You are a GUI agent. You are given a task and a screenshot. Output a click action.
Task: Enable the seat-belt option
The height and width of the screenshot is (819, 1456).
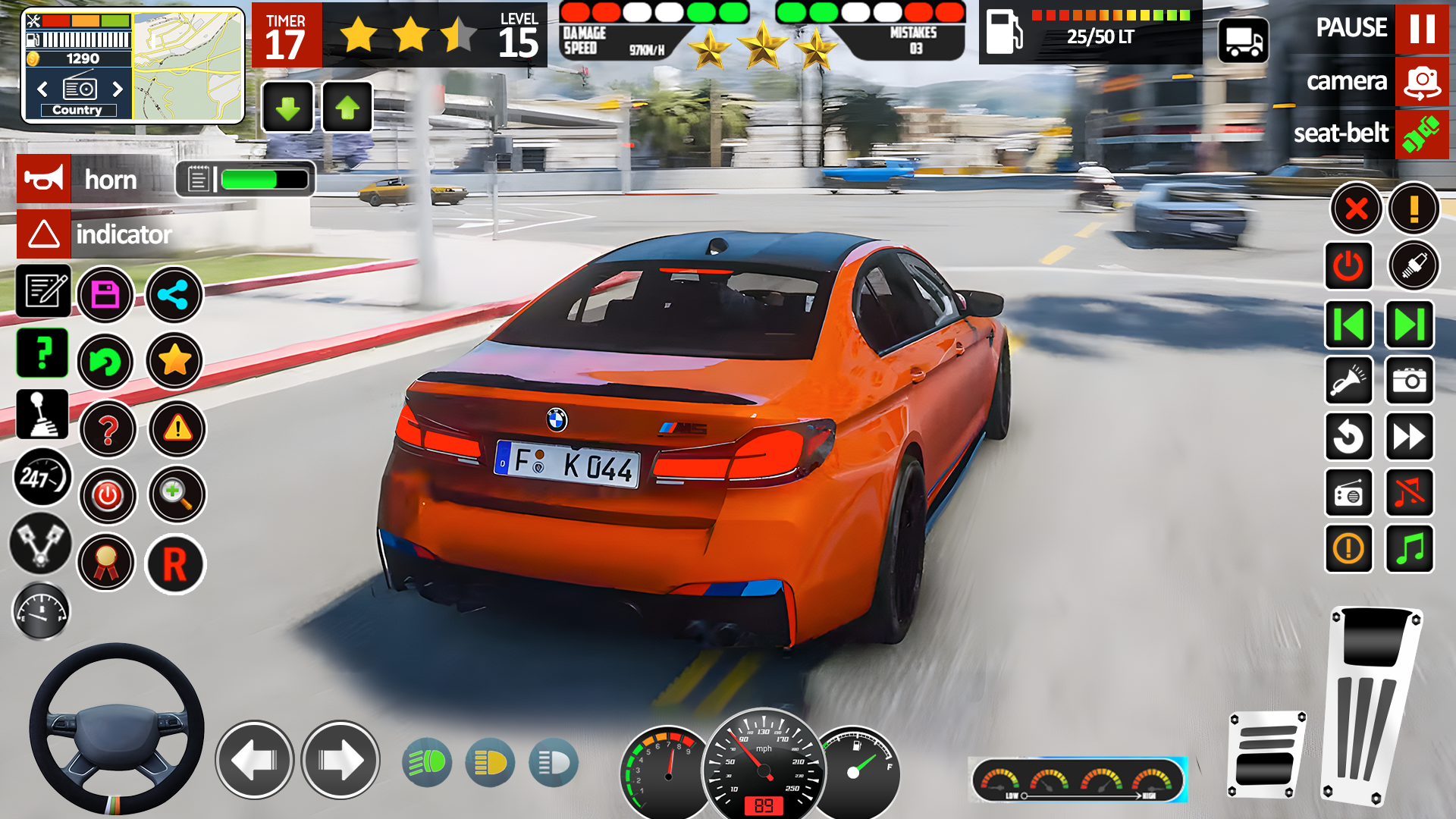[1422, 135]
